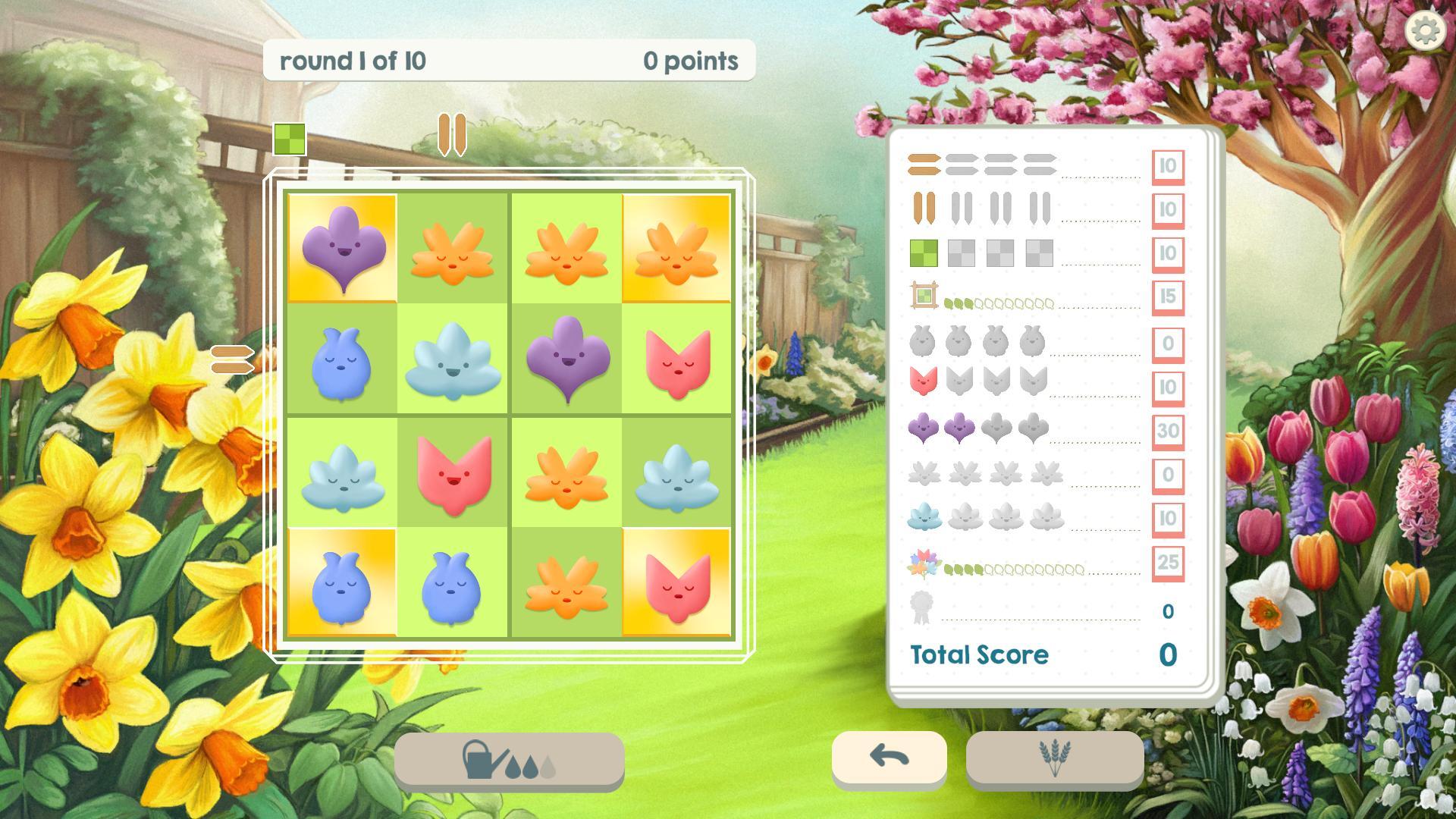Click the green checkered square marker above the board
1456x819 pixels.
[x=290, y=140]
